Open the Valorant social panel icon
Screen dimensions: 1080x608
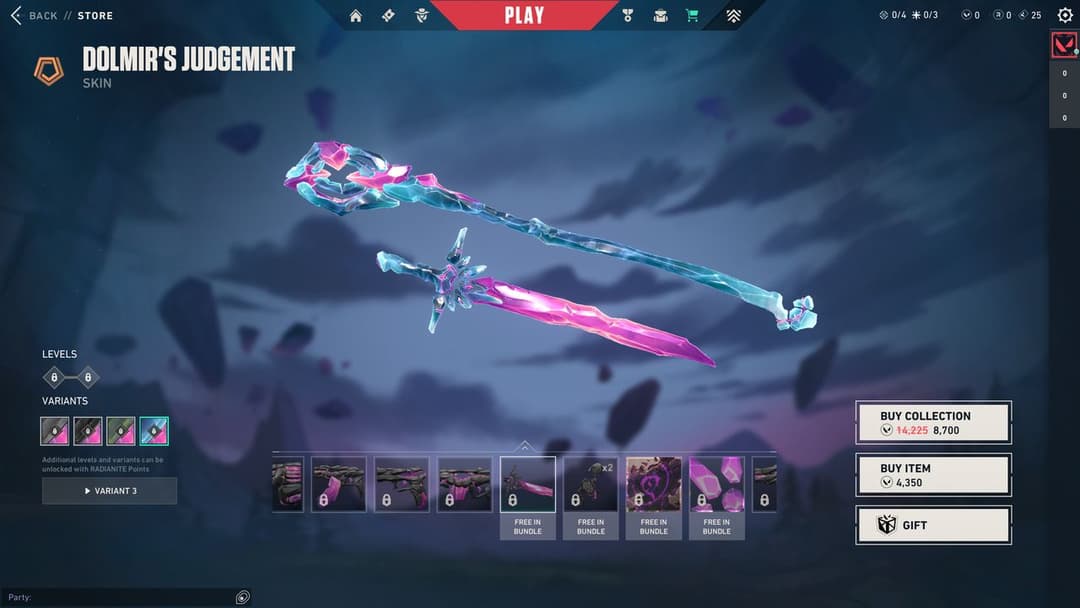coord(1064,45)
